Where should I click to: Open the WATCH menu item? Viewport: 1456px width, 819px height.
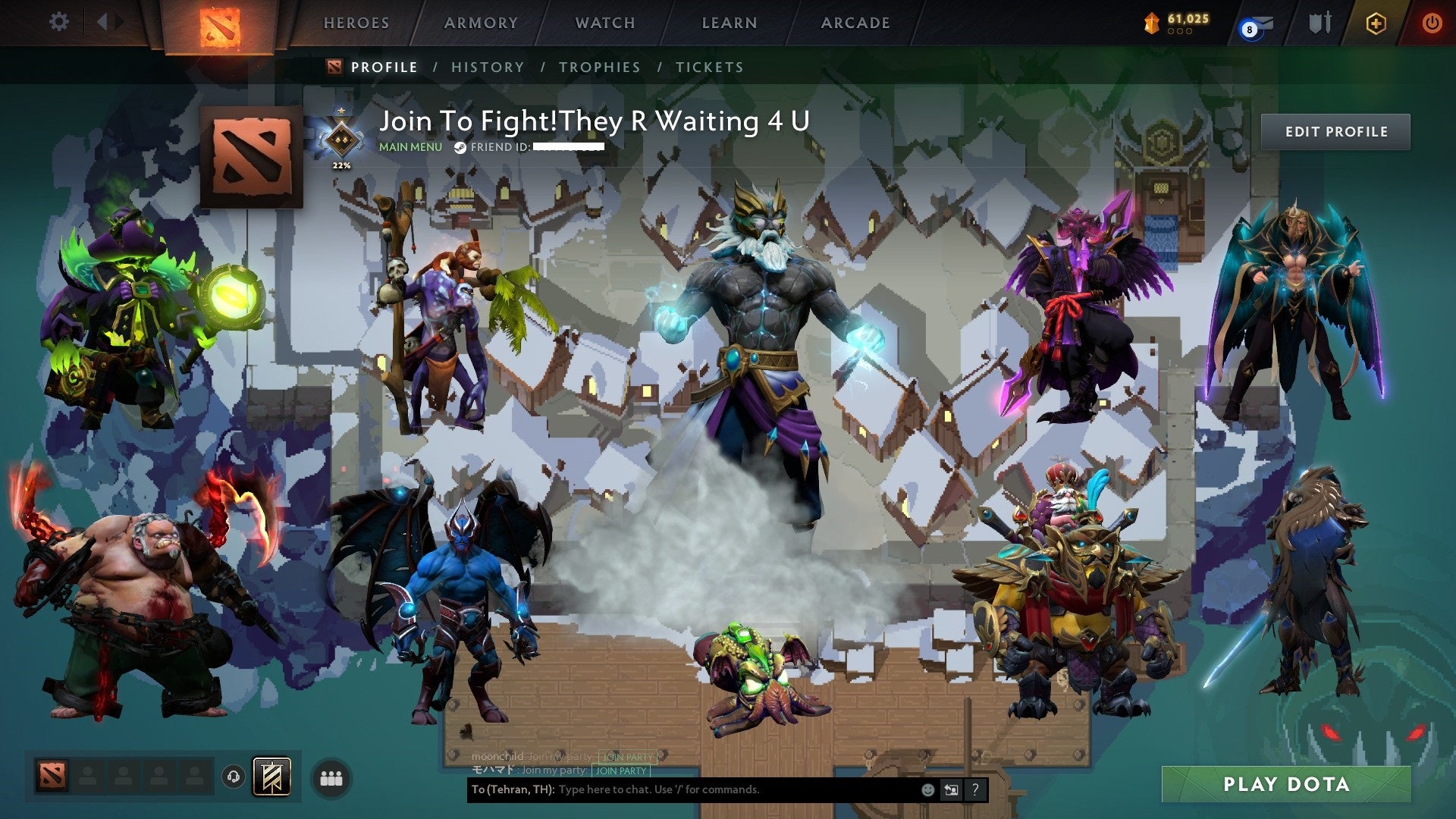(605, 23)
